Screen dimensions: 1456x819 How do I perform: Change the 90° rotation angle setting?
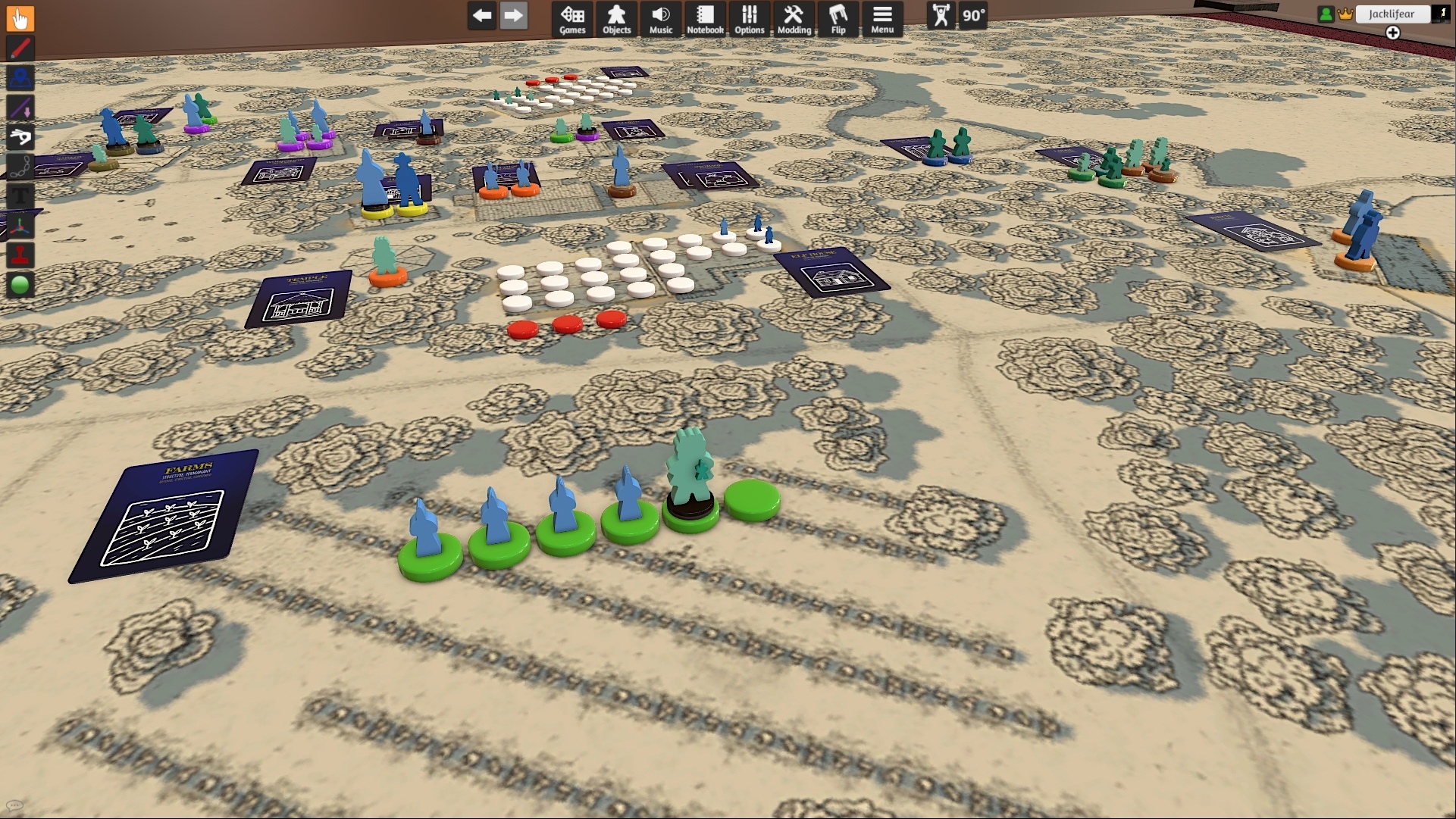pyautogui.click(x=973, y=15)
